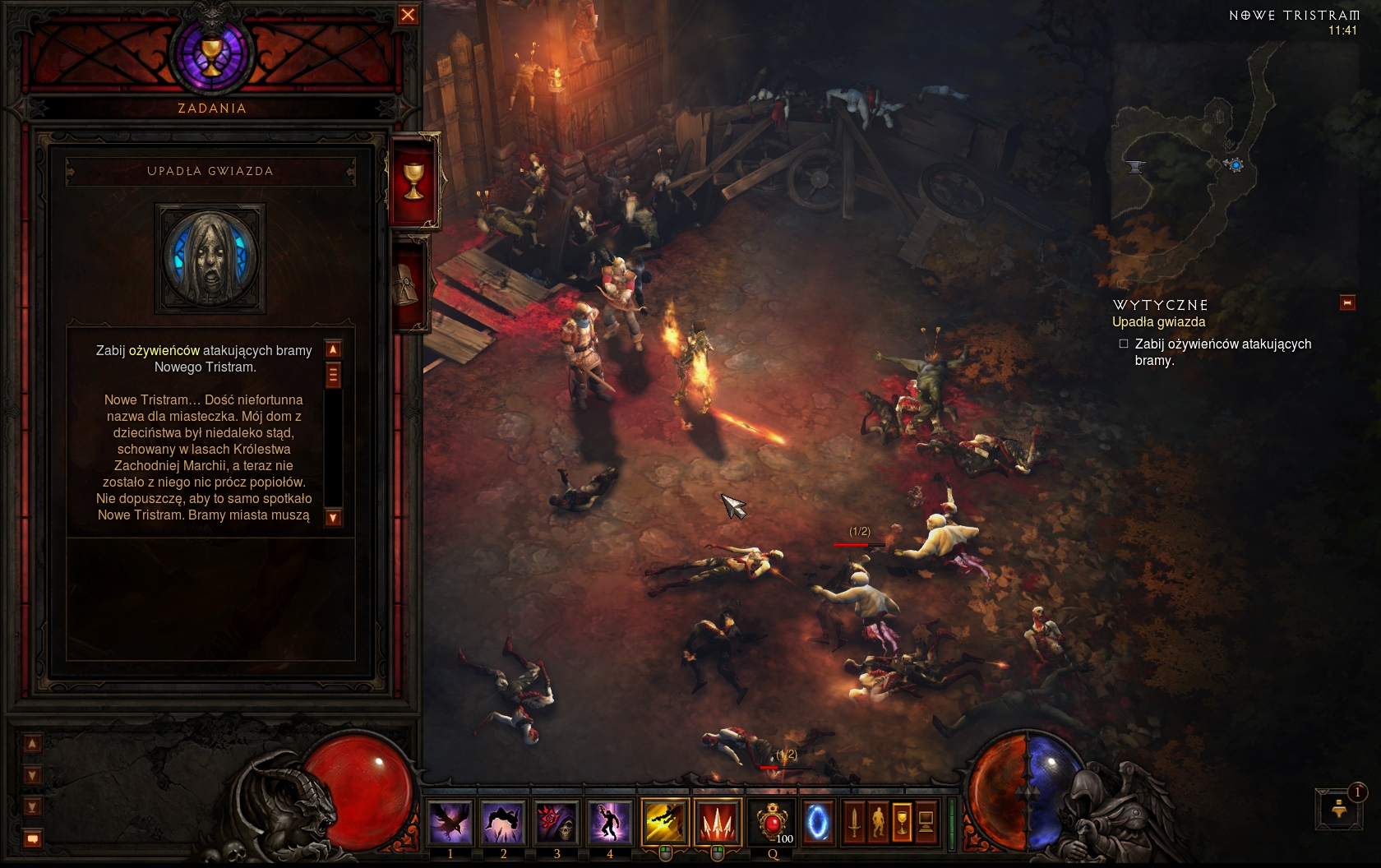Select the red multi-arrow secondary skill

tap(717, 822)
